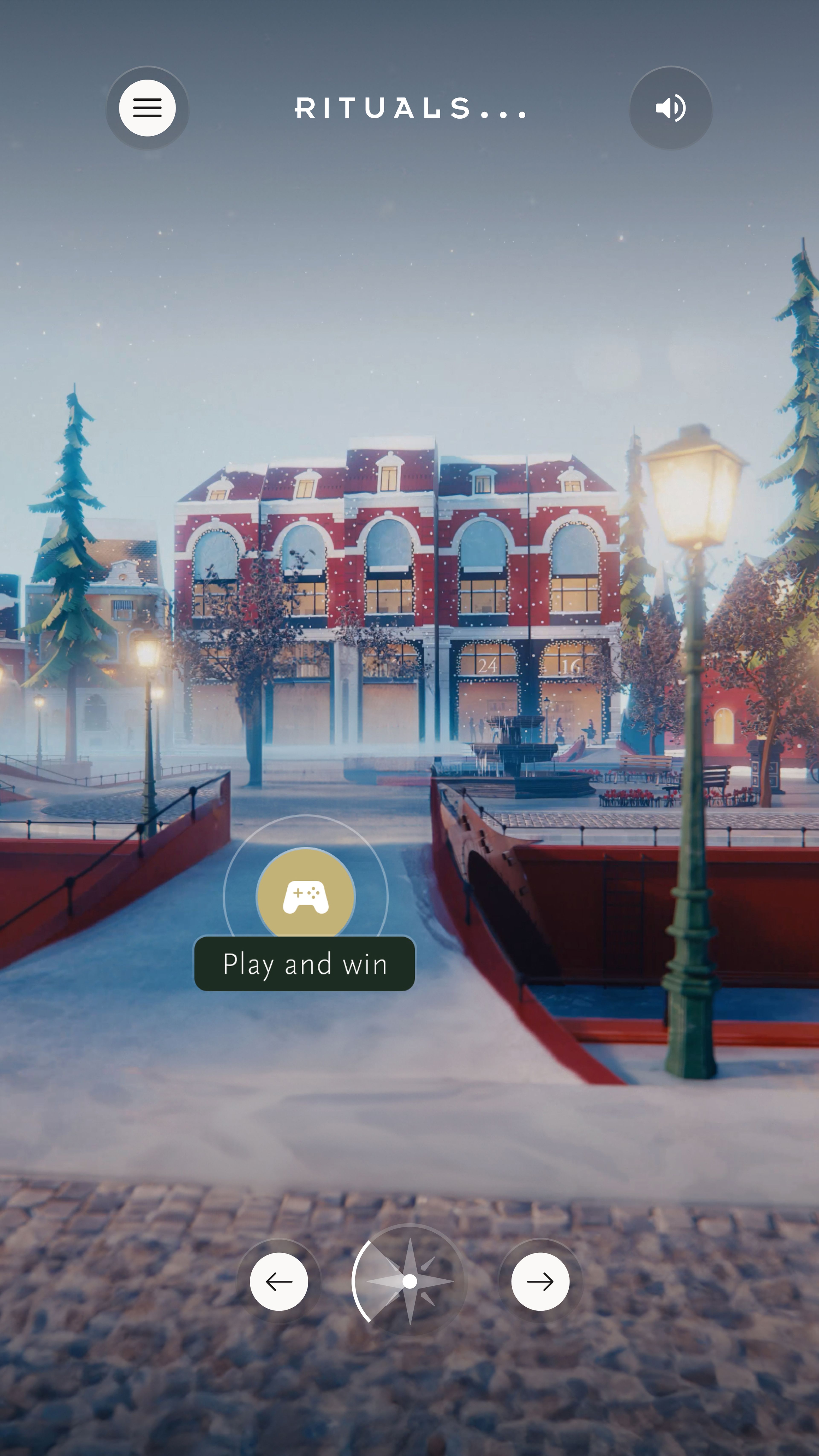Click the compass star dial
The height and width of the screenshot is (1456, 819).
click(410, 1281)
